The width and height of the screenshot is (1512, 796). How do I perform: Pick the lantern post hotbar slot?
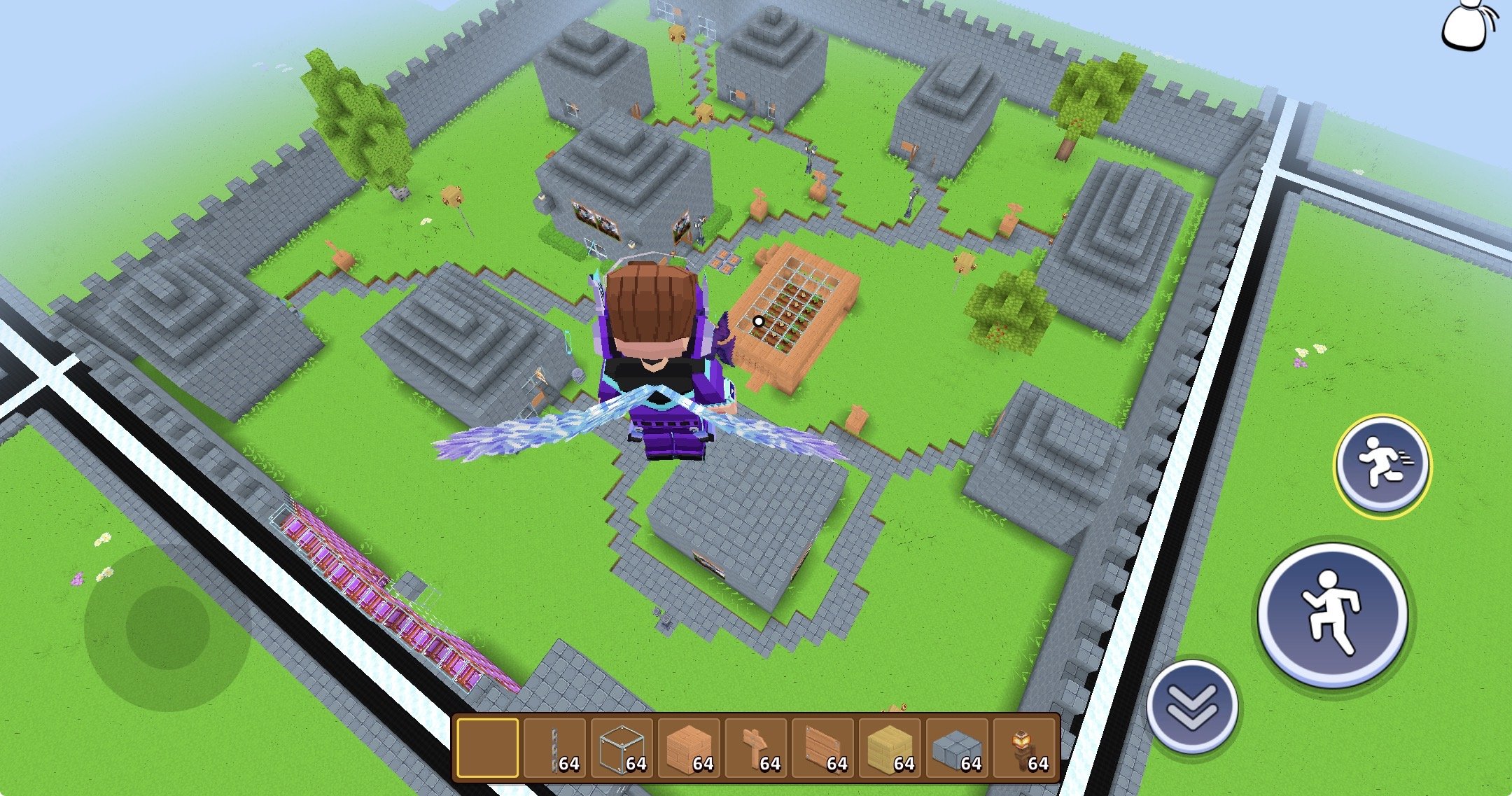pyautogui.click(x=1025, y=748)
